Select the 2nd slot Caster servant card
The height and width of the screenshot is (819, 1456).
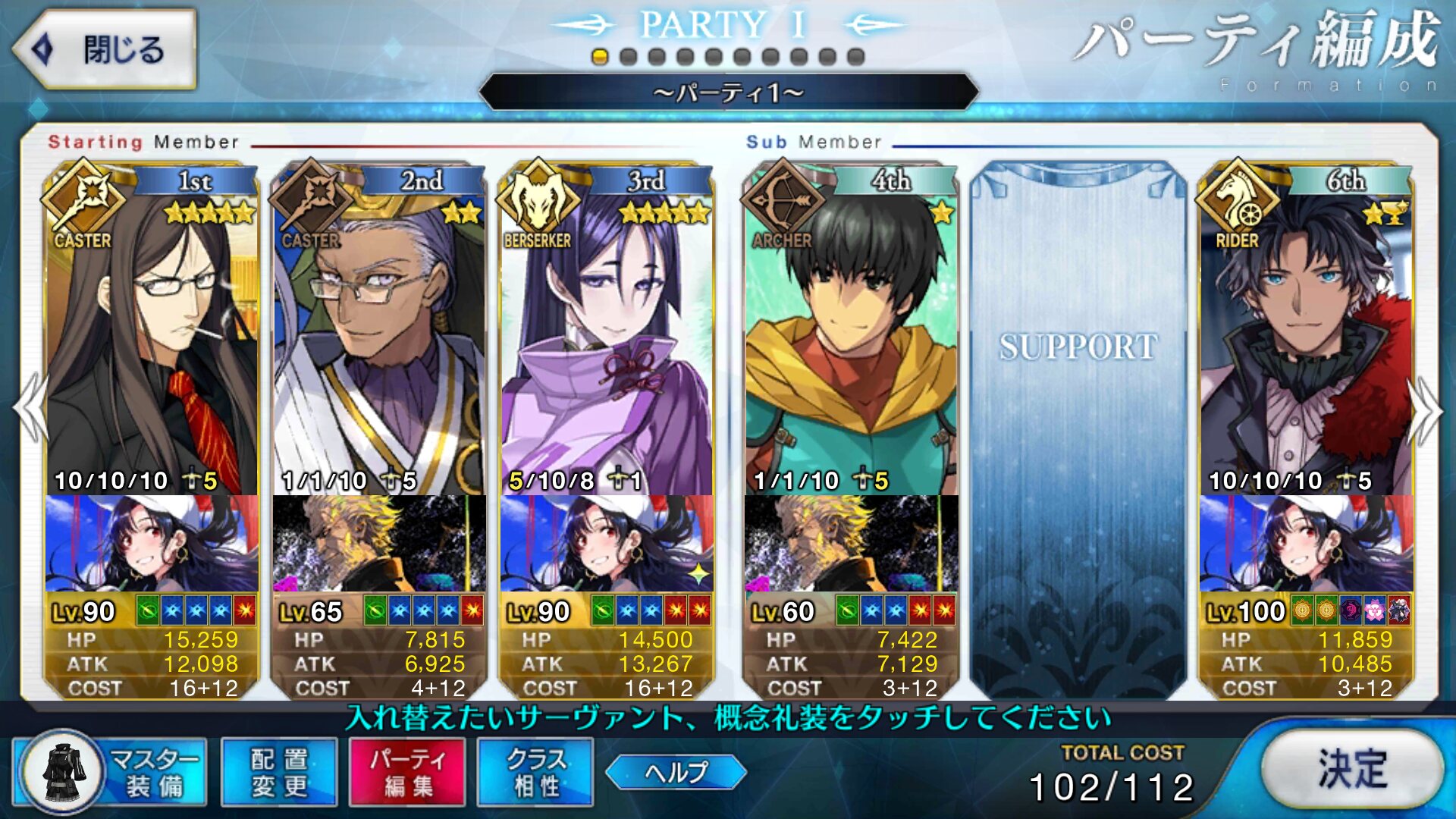point(379,334)
